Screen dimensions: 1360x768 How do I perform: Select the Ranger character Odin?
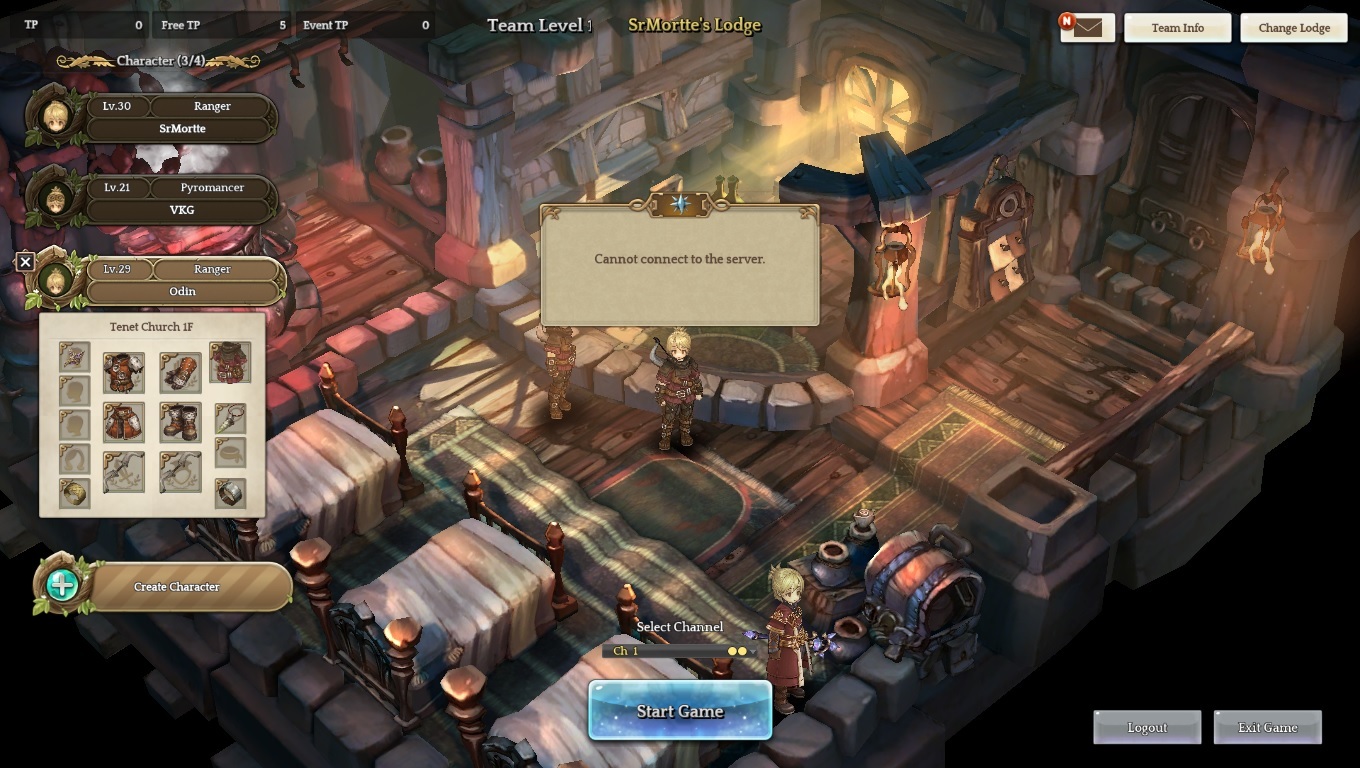183,281
